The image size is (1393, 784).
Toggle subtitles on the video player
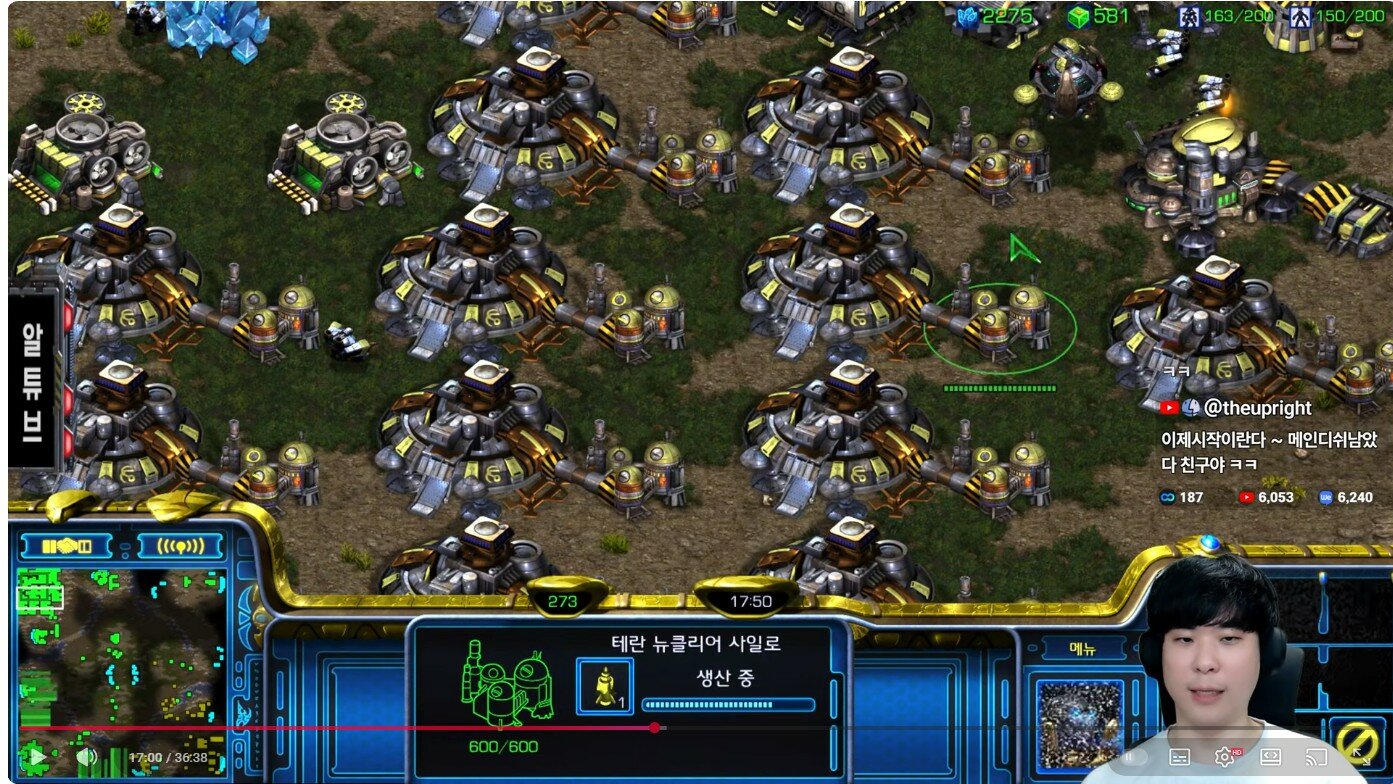click(1179, 757)
